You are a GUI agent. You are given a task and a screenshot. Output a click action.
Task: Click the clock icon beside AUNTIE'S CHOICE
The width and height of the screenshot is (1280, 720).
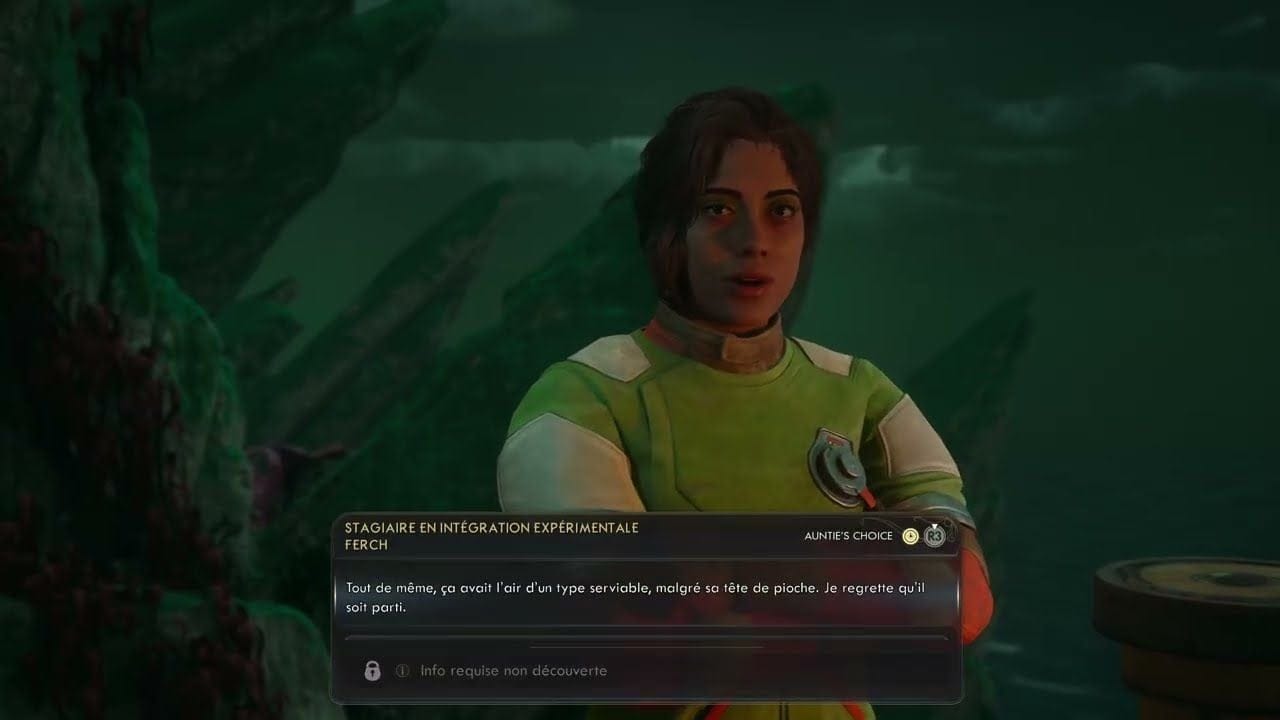pos(911,536)
